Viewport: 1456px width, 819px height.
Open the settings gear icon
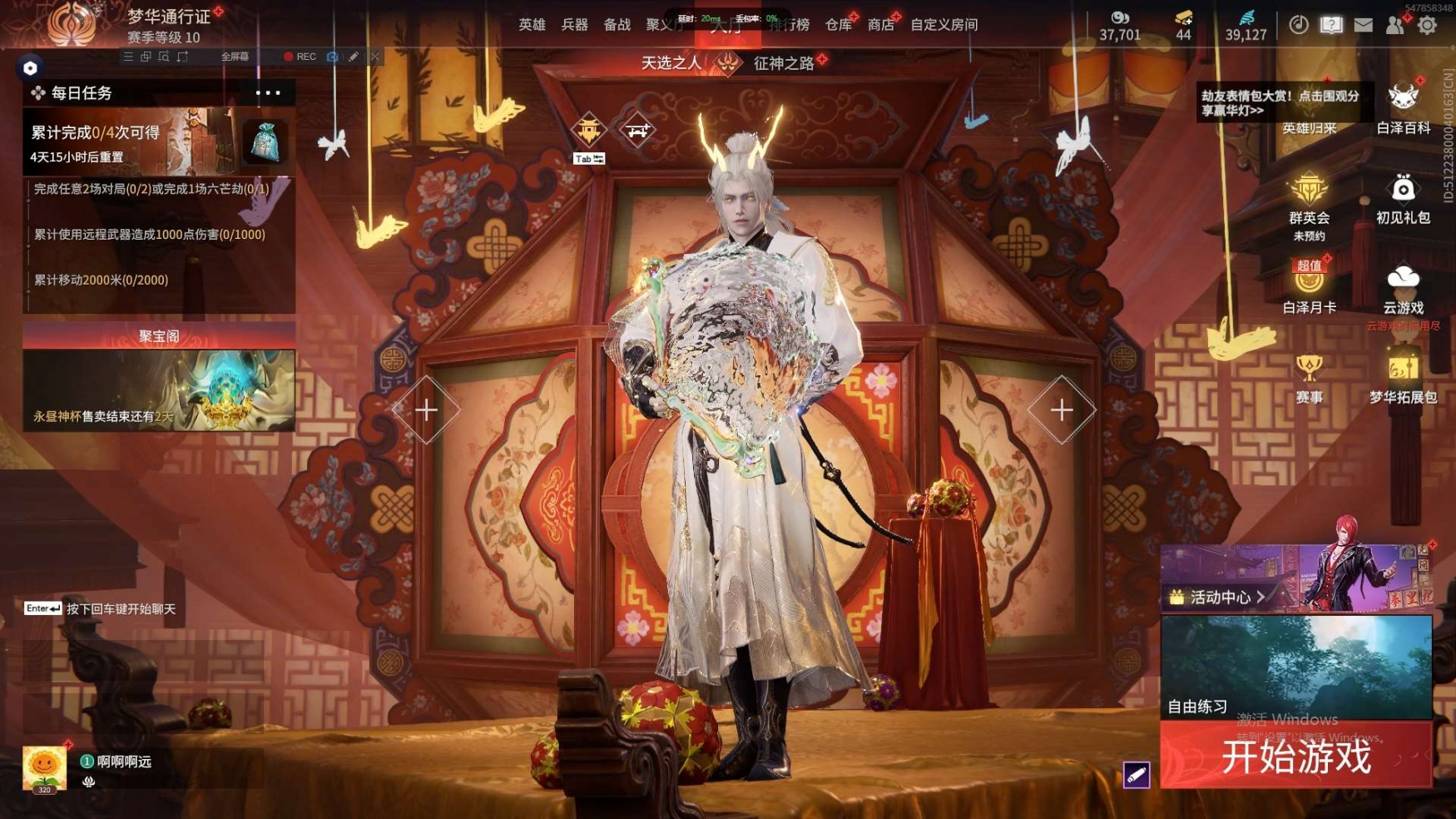[x=1427, y=25]
